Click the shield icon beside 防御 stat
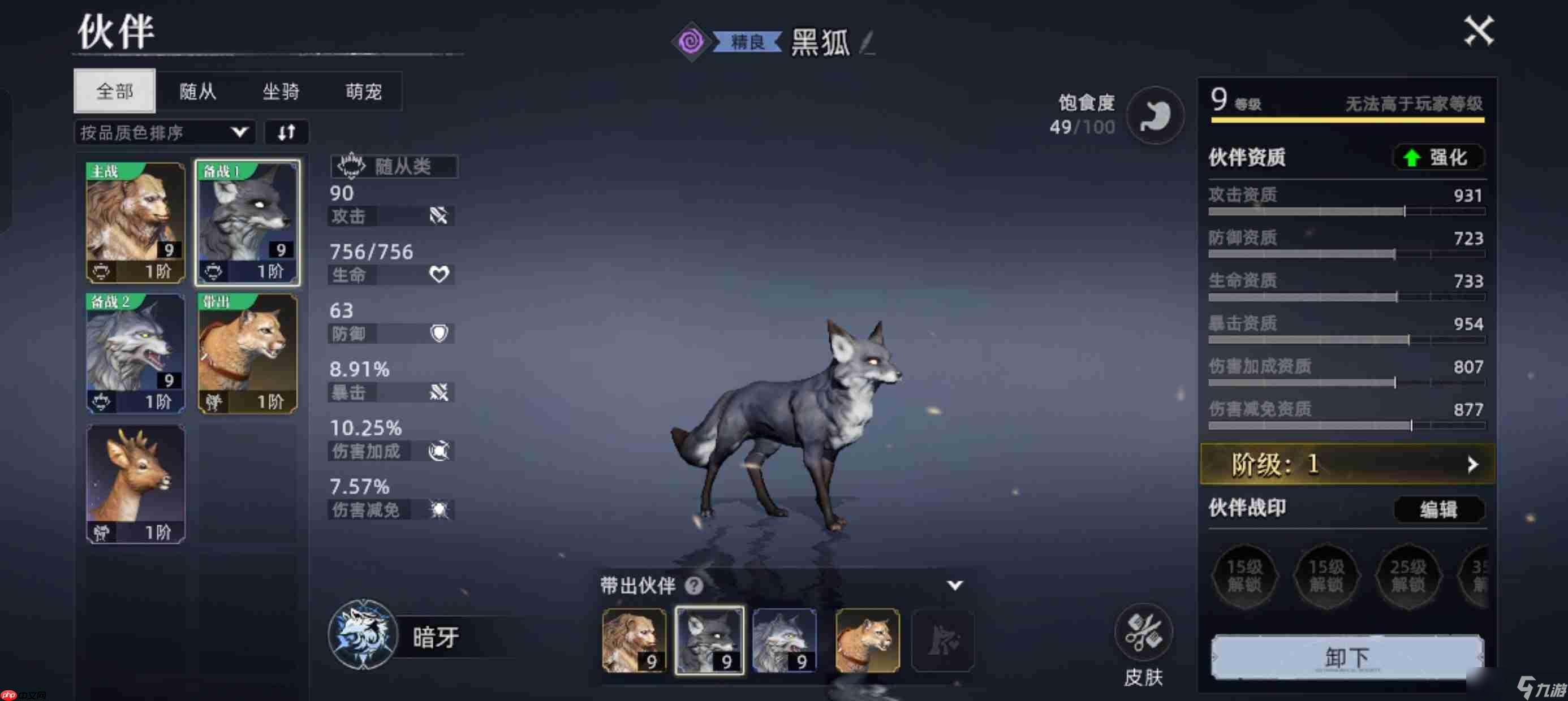The image size is (1568, 701). pyautogui.click(x=440, y=334)
